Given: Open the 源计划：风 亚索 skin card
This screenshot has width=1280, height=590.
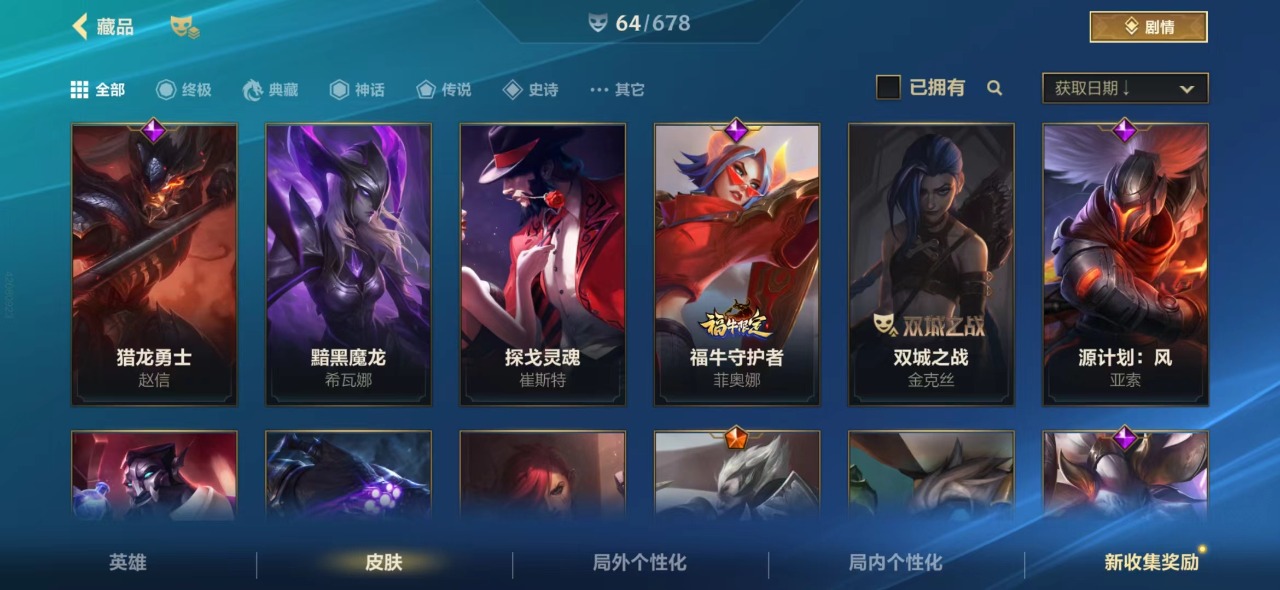Looking at the screenshot, I should tap(1125, 265).
